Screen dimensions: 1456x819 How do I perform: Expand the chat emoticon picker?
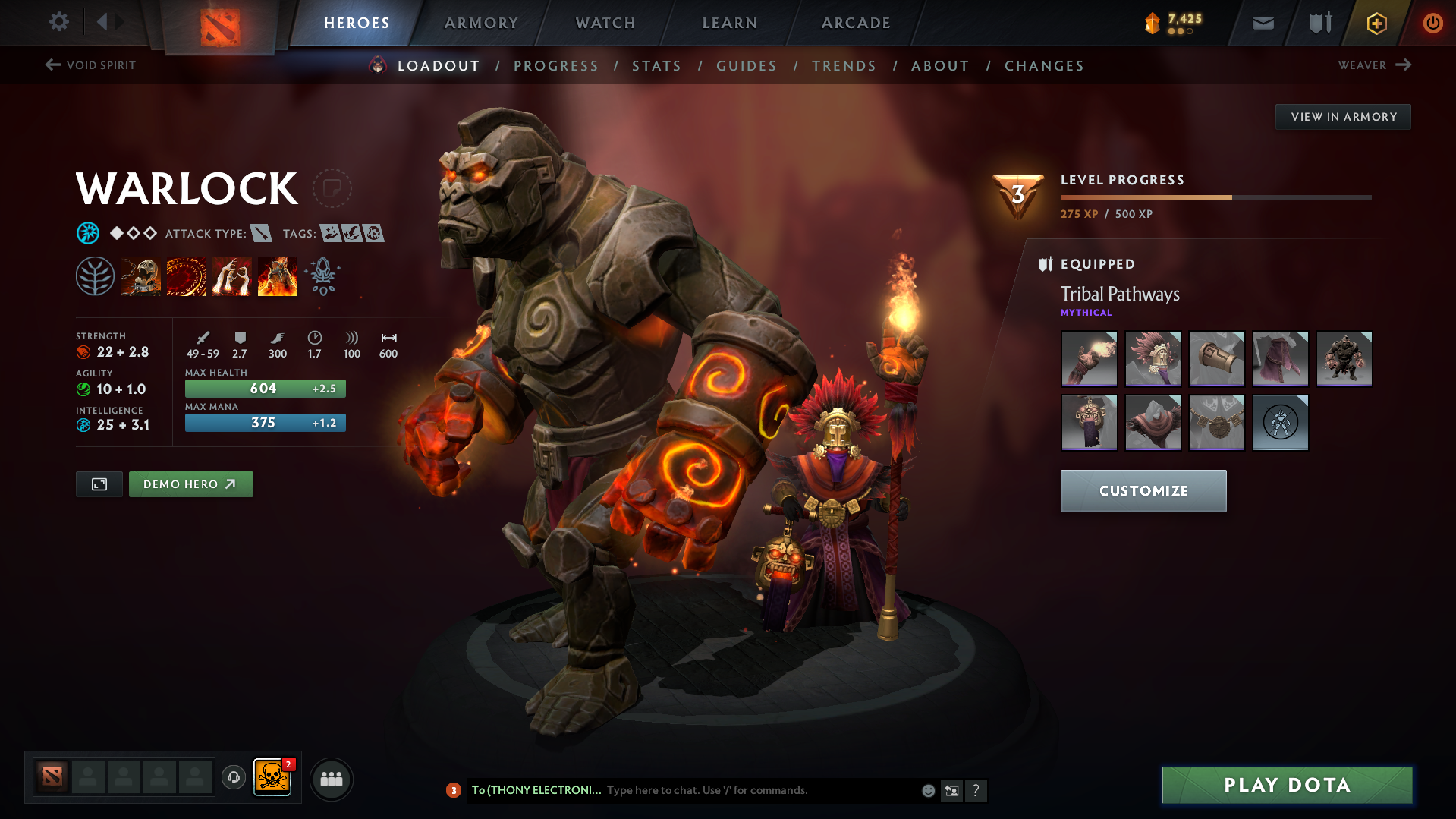(x=928, y=790)
